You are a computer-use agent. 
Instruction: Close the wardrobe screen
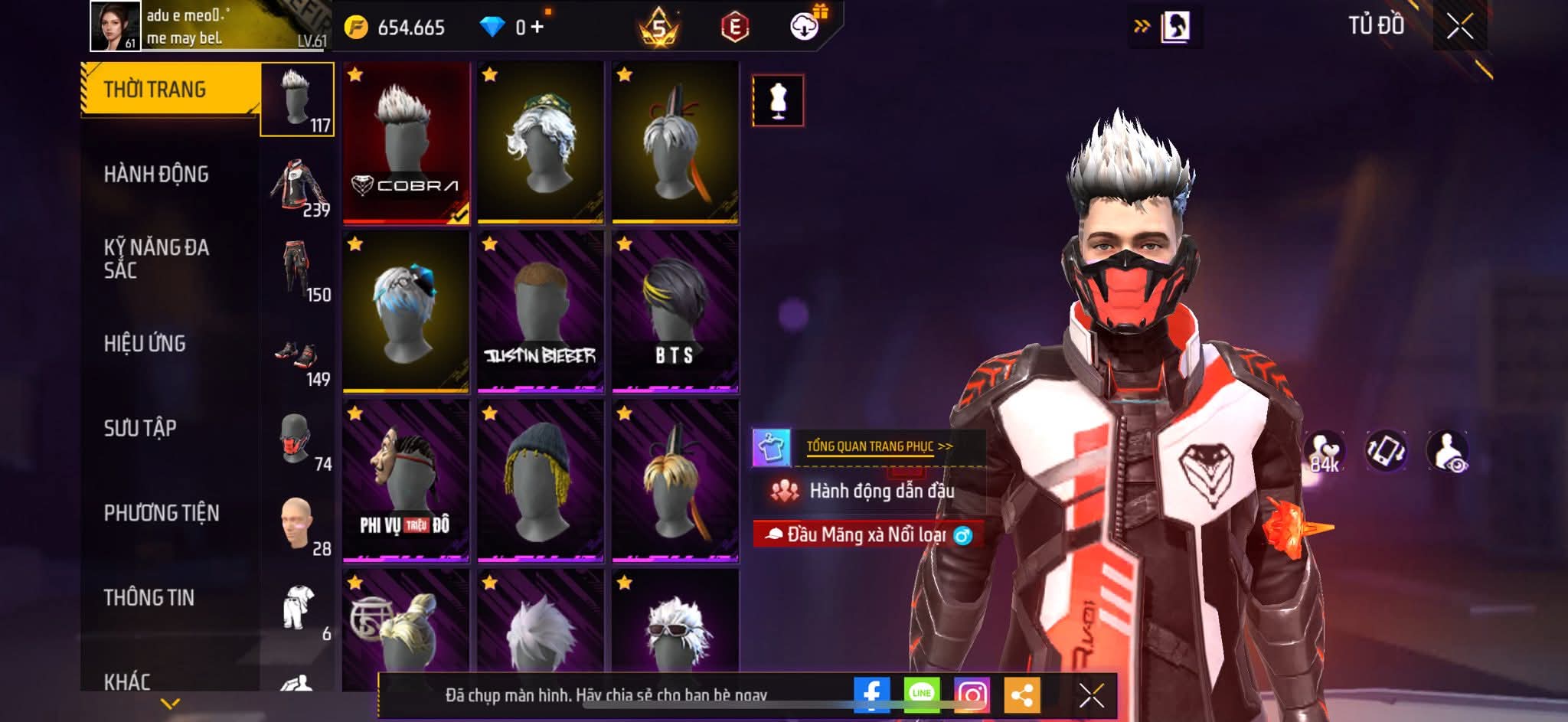tap(1459, 27)
